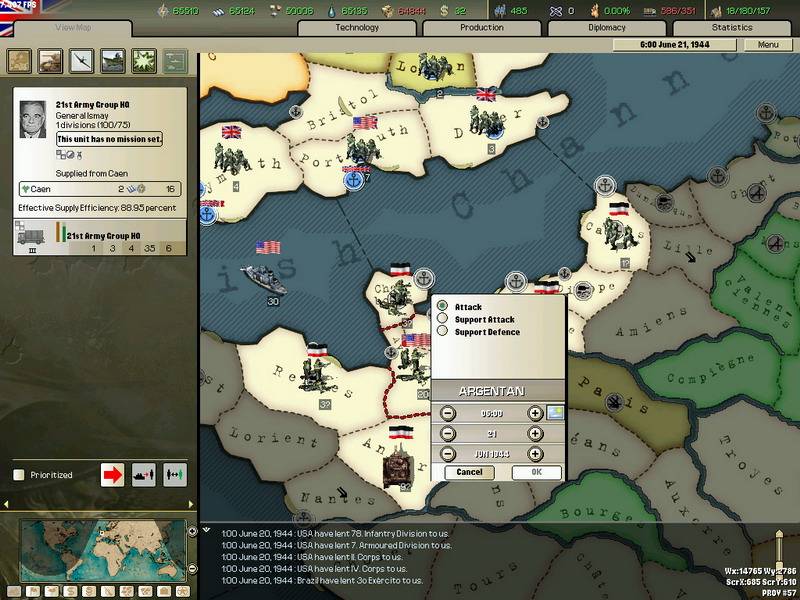Image resolution: width=800 pixels, height=600 pixels.
Task: Choose the Support Attack option
Action: 442,319
